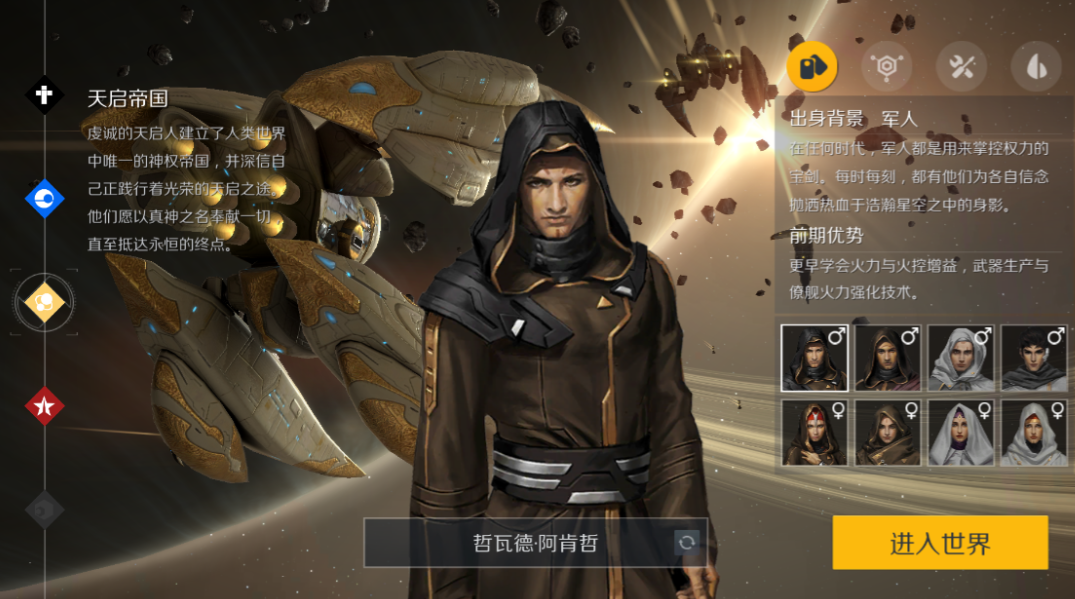This screenshot has width=1075, height=599.
Task: Click the greyed-out bottom faction icon
Action: pos(44,508)
